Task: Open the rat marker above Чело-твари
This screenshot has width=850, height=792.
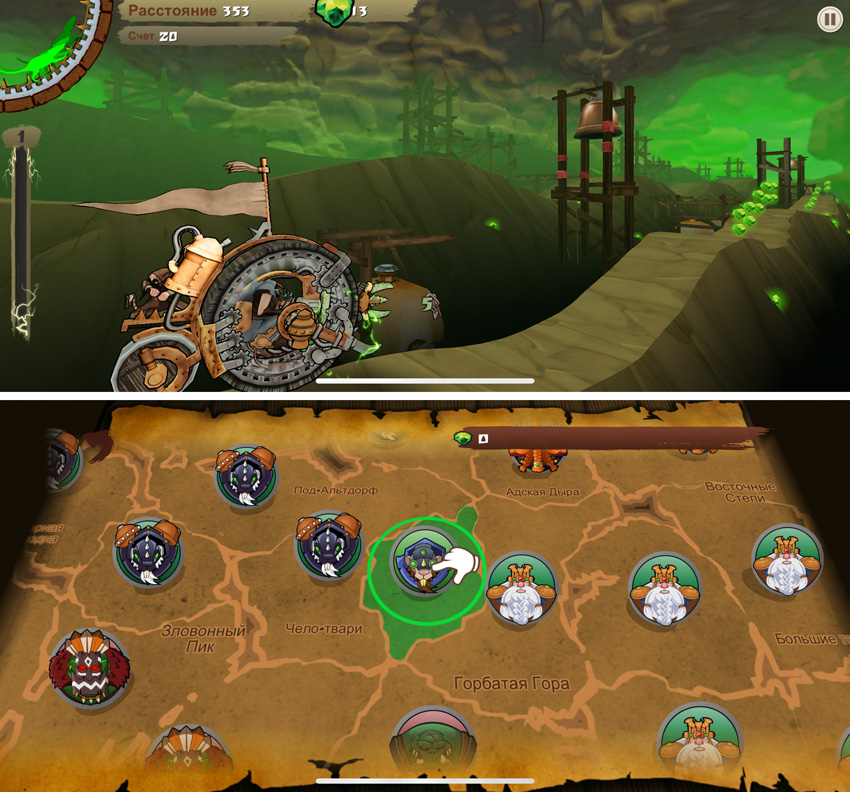Action: 328,547
